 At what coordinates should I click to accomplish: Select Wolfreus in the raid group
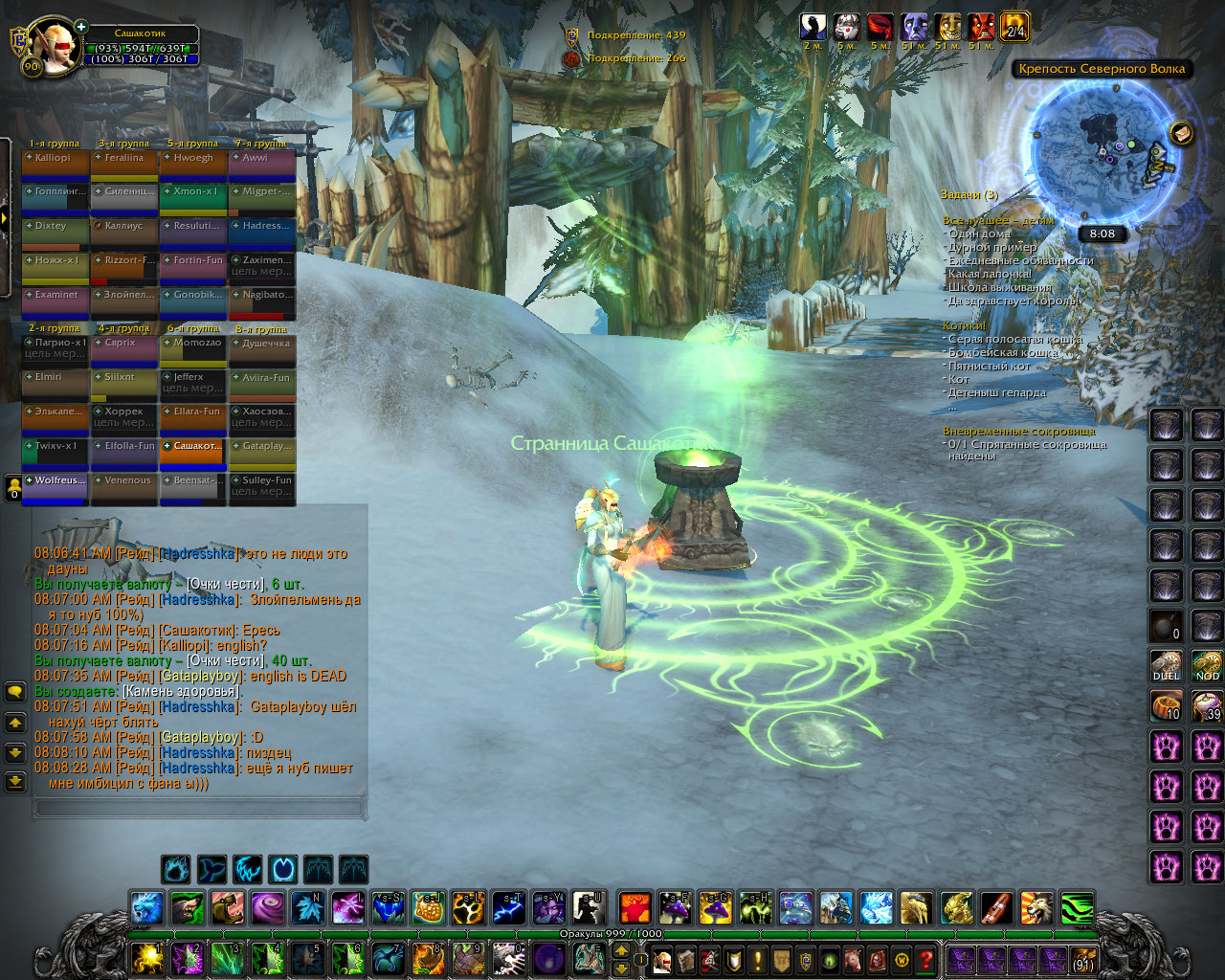[56, 486]
